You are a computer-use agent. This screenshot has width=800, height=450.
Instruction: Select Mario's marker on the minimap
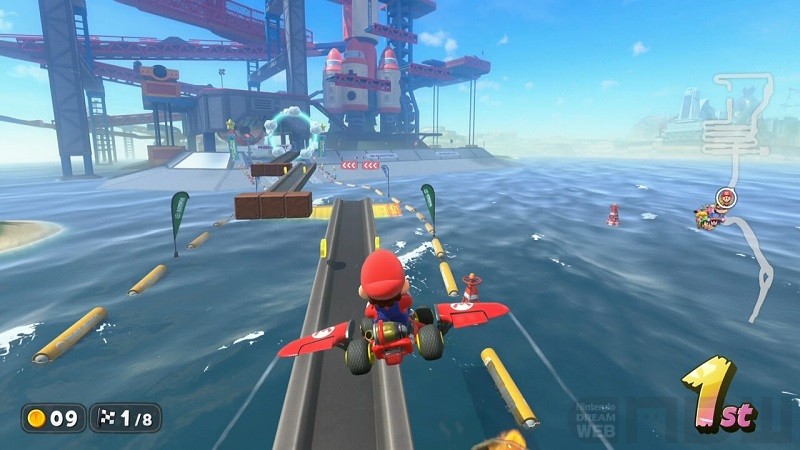coord(725,197)
